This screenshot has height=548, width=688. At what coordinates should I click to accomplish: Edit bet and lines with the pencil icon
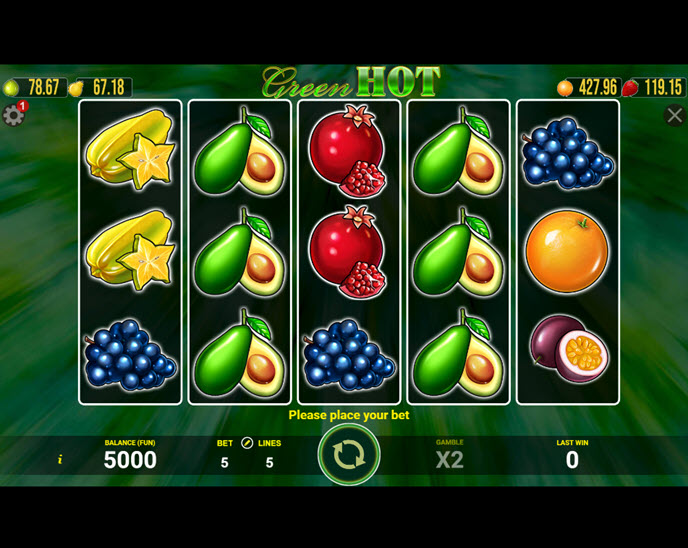pyautogui.click(x=247, y=443)
